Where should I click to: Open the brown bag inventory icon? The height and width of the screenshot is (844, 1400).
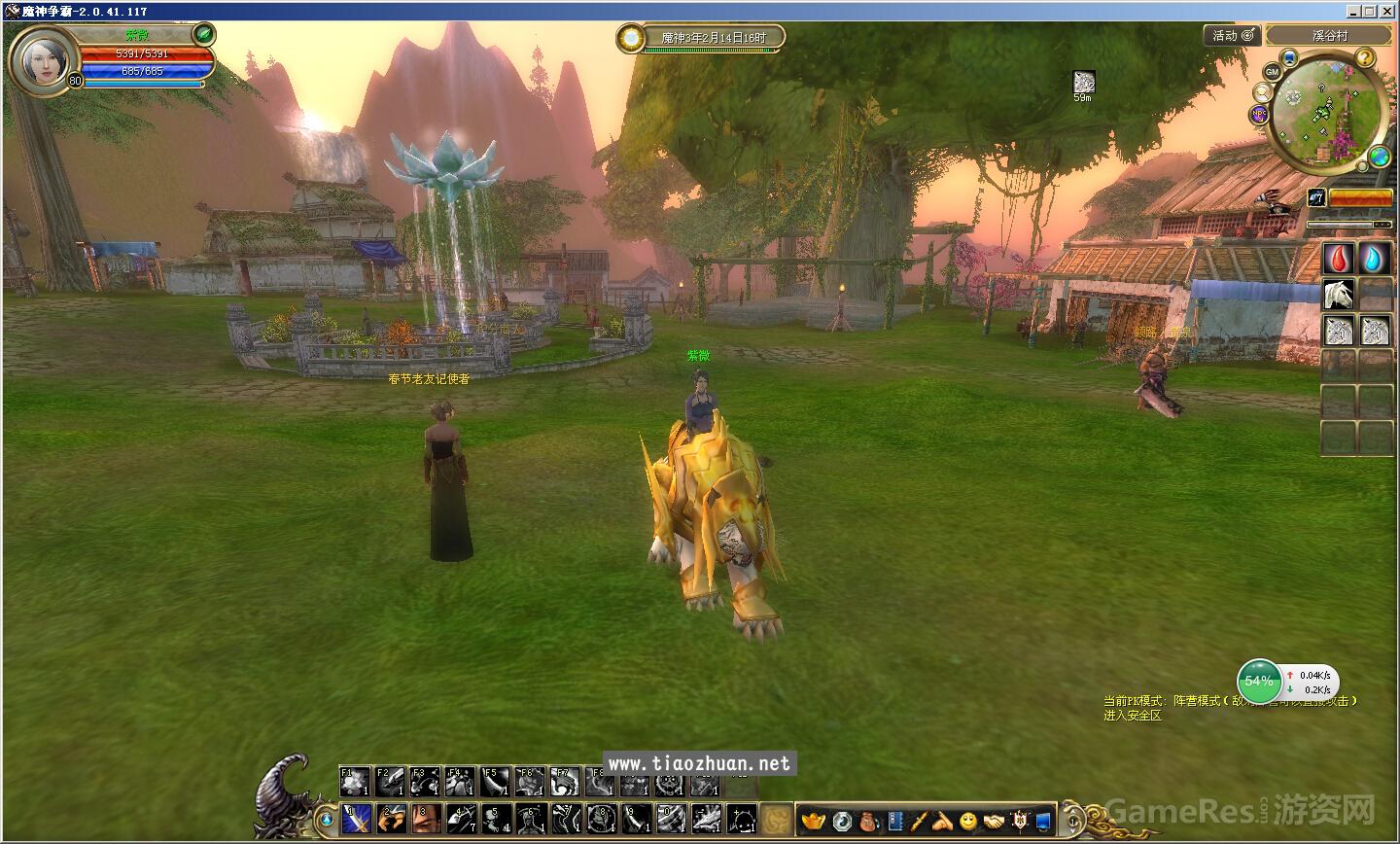[868, 822]
